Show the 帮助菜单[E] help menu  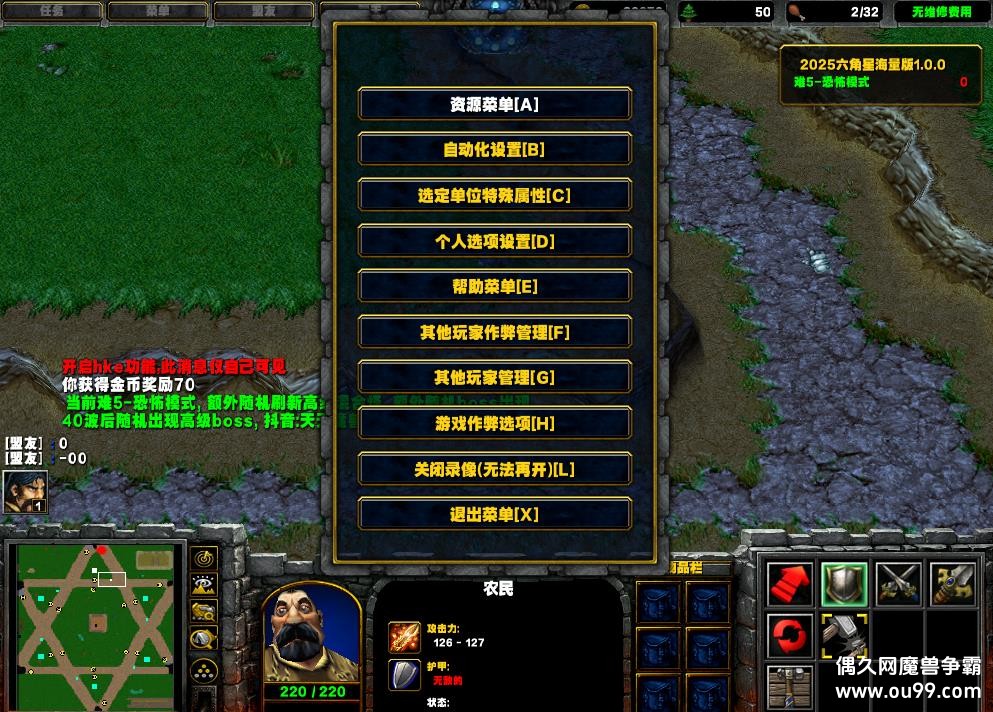click(x=494, y=287)
